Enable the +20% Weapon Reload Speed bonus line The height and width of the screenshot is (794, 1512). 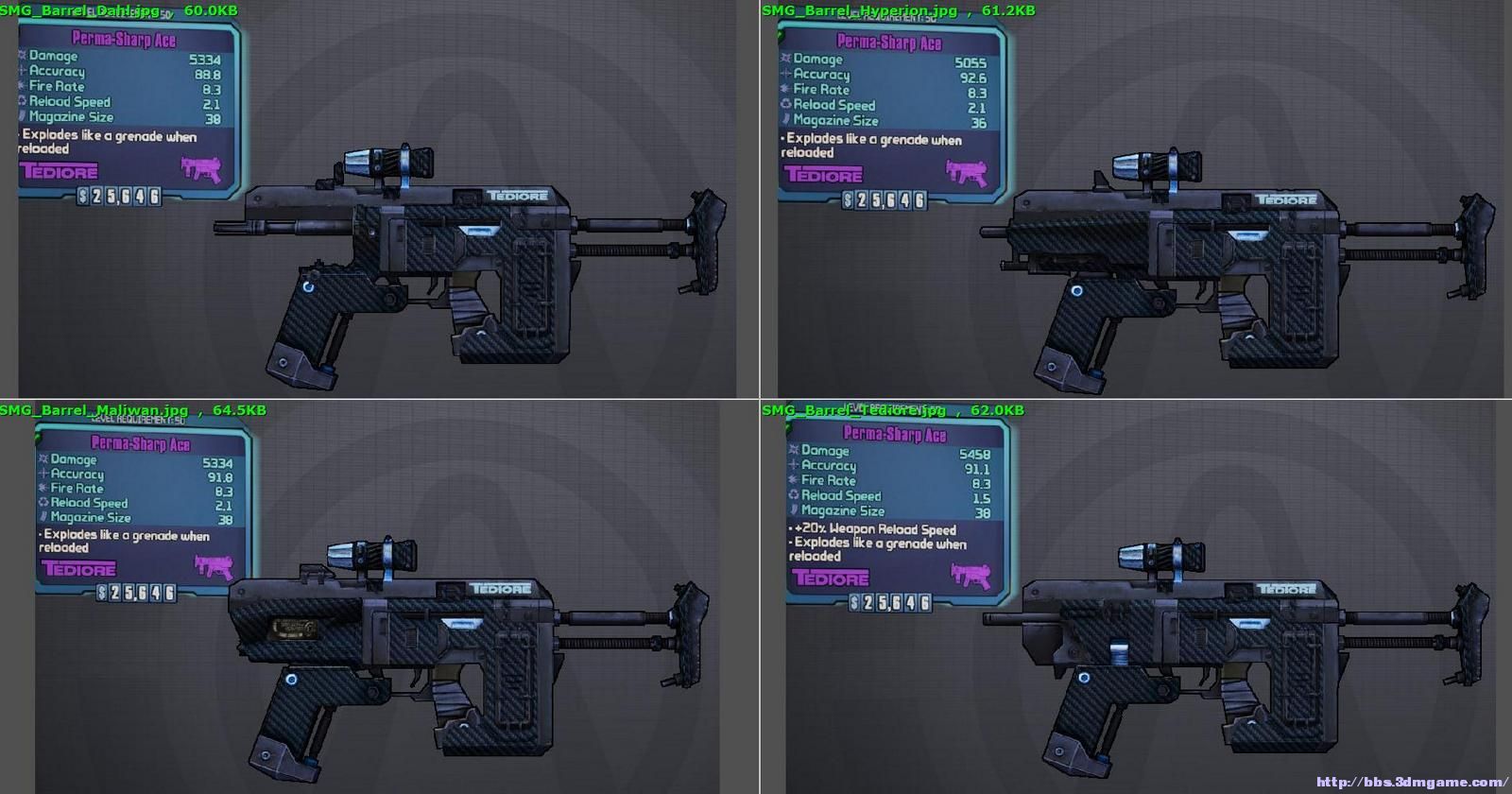tap(872, 531)
